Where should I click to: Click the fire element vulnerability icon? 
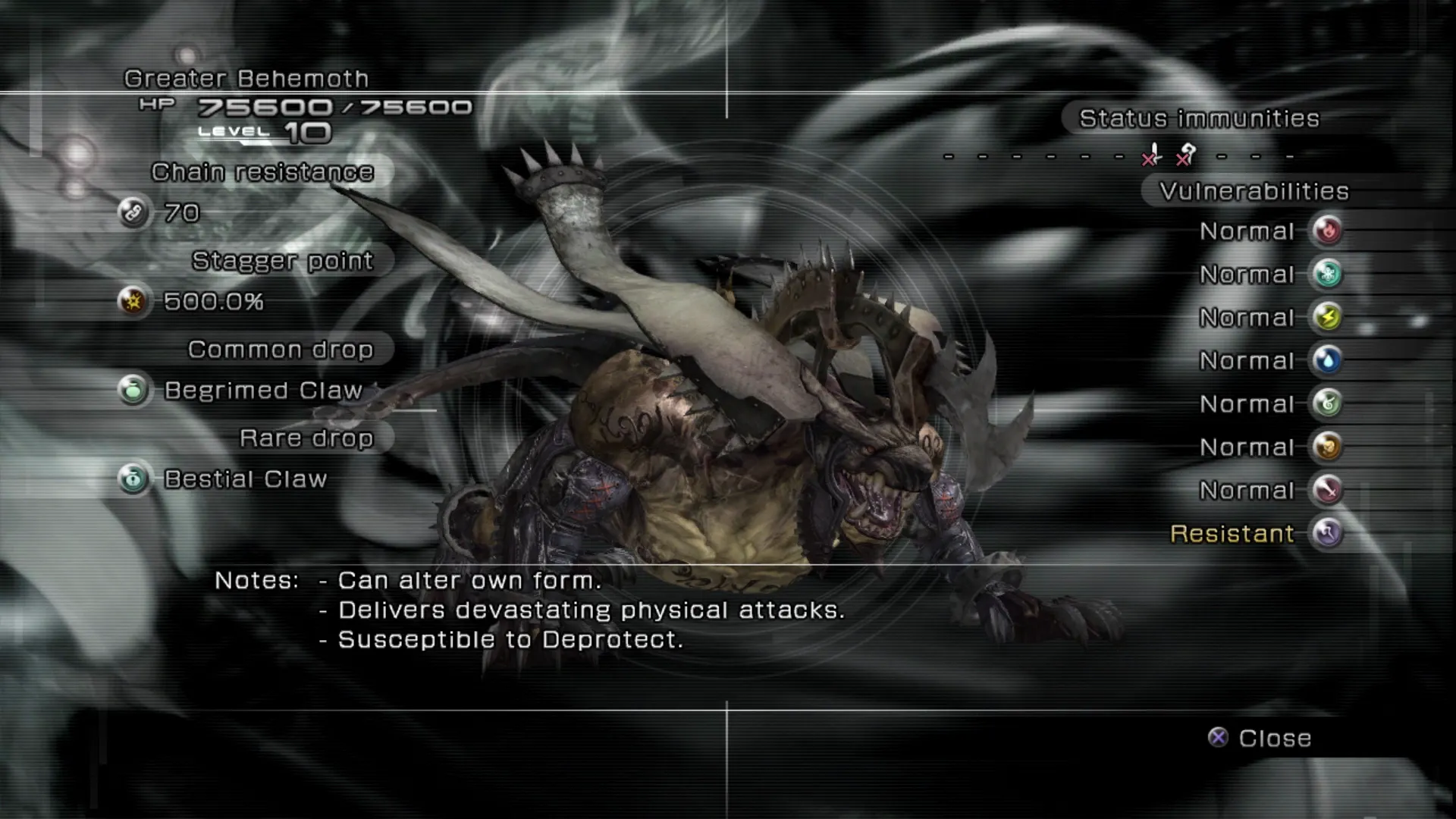pyautogui.click(x=1327, y=231)
